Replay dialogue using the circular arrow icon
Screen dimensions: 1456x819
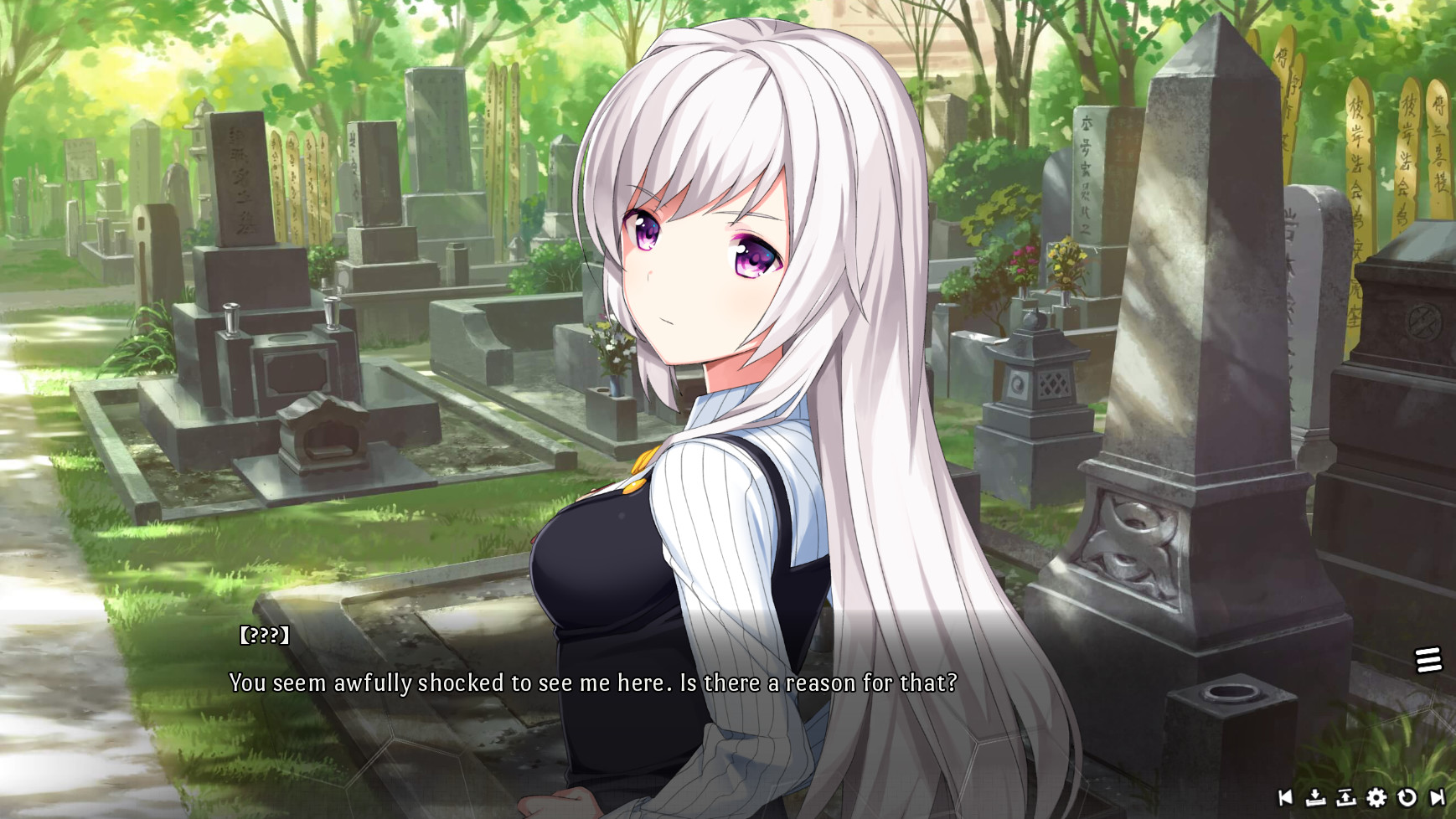(1406, 798)
